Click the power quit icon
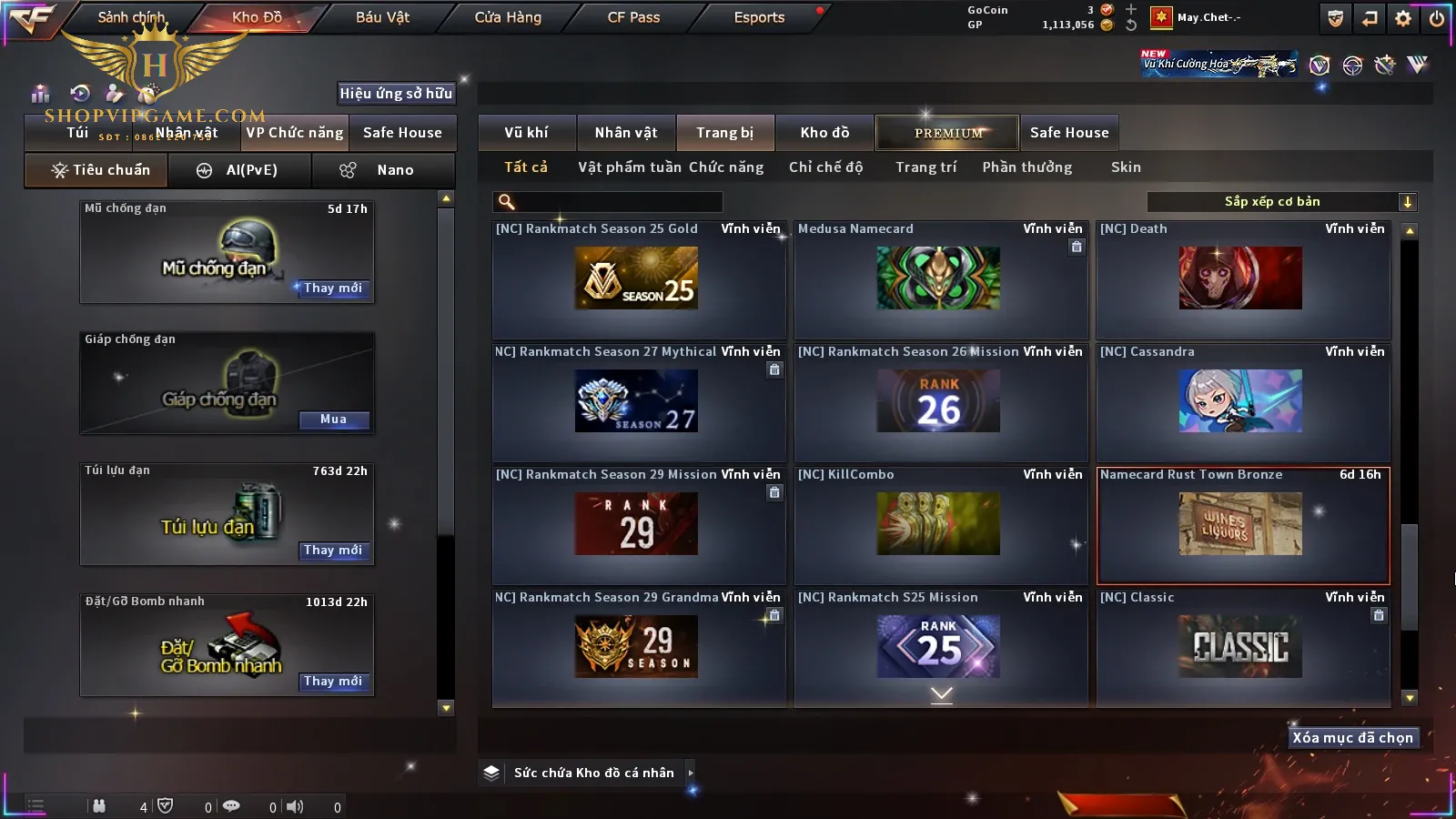 click(x=1436, y=18)
